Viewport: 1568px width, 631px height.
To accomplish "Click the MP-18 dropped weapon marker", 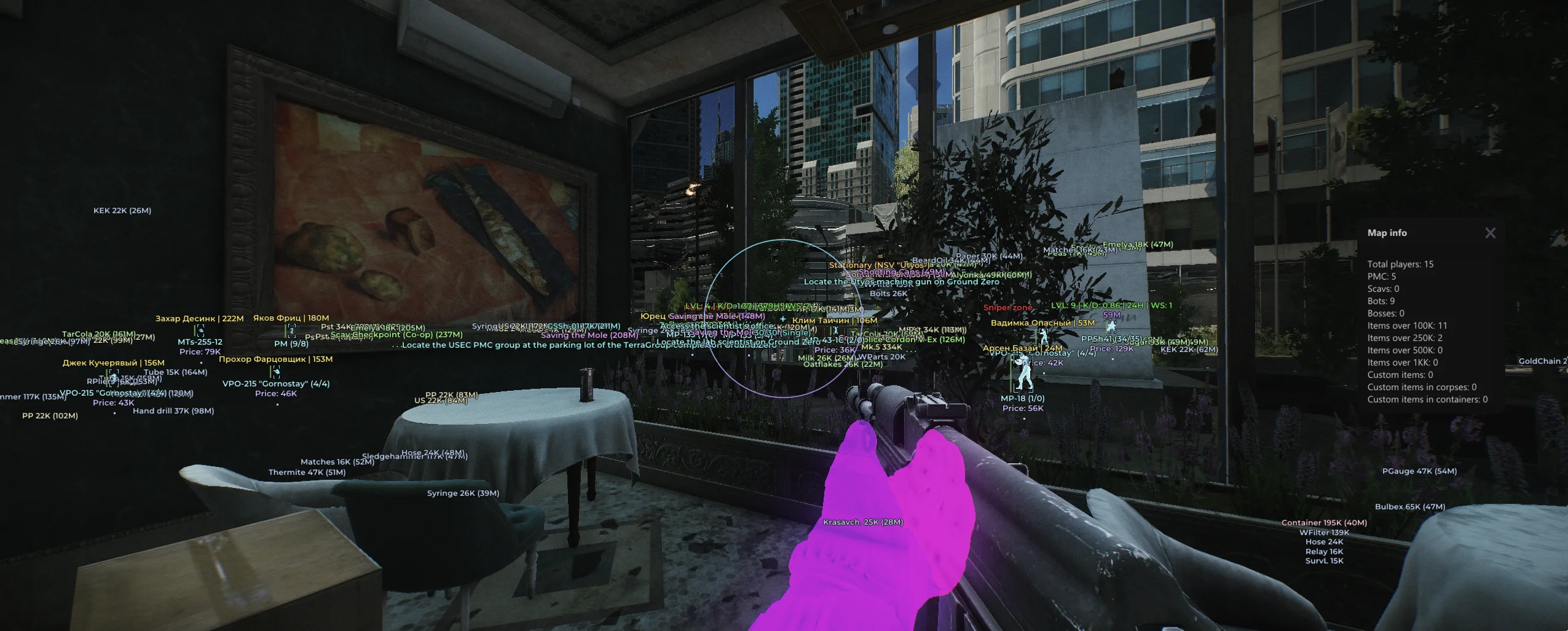I will click(1024, 399).
